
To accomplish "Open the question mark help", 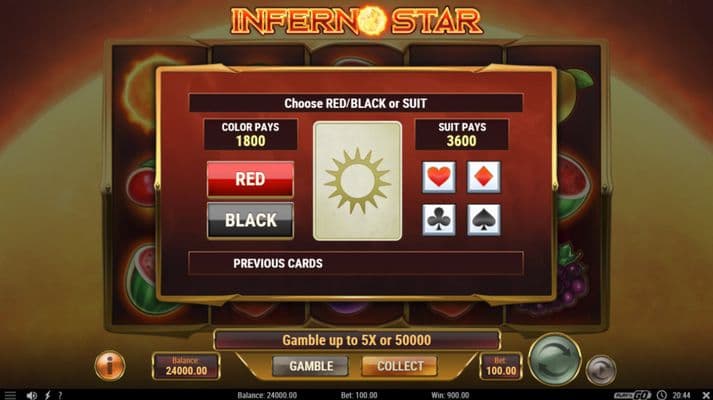I will coord(59,395).
